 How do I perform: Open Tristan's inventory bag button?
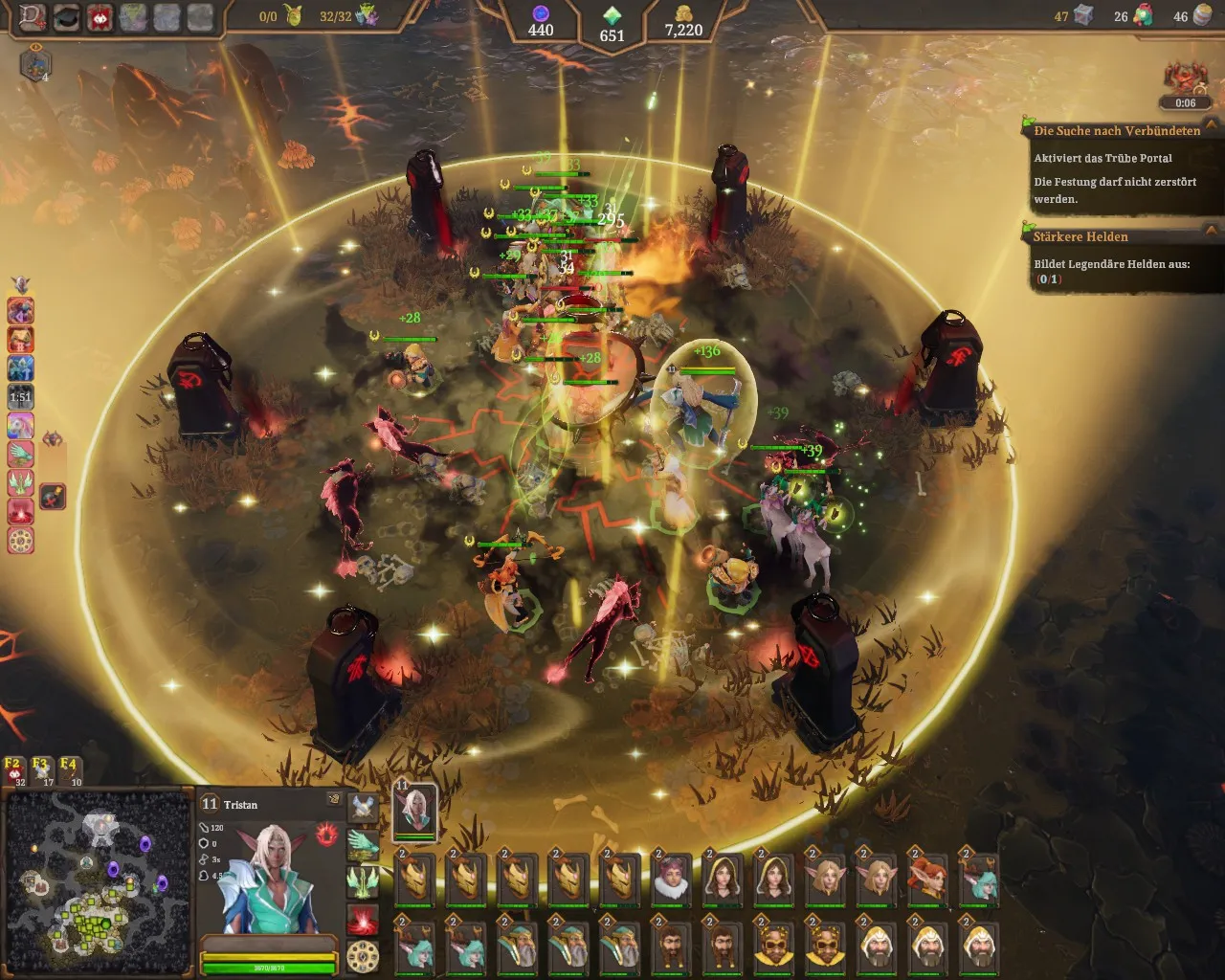tap(334, 798)
